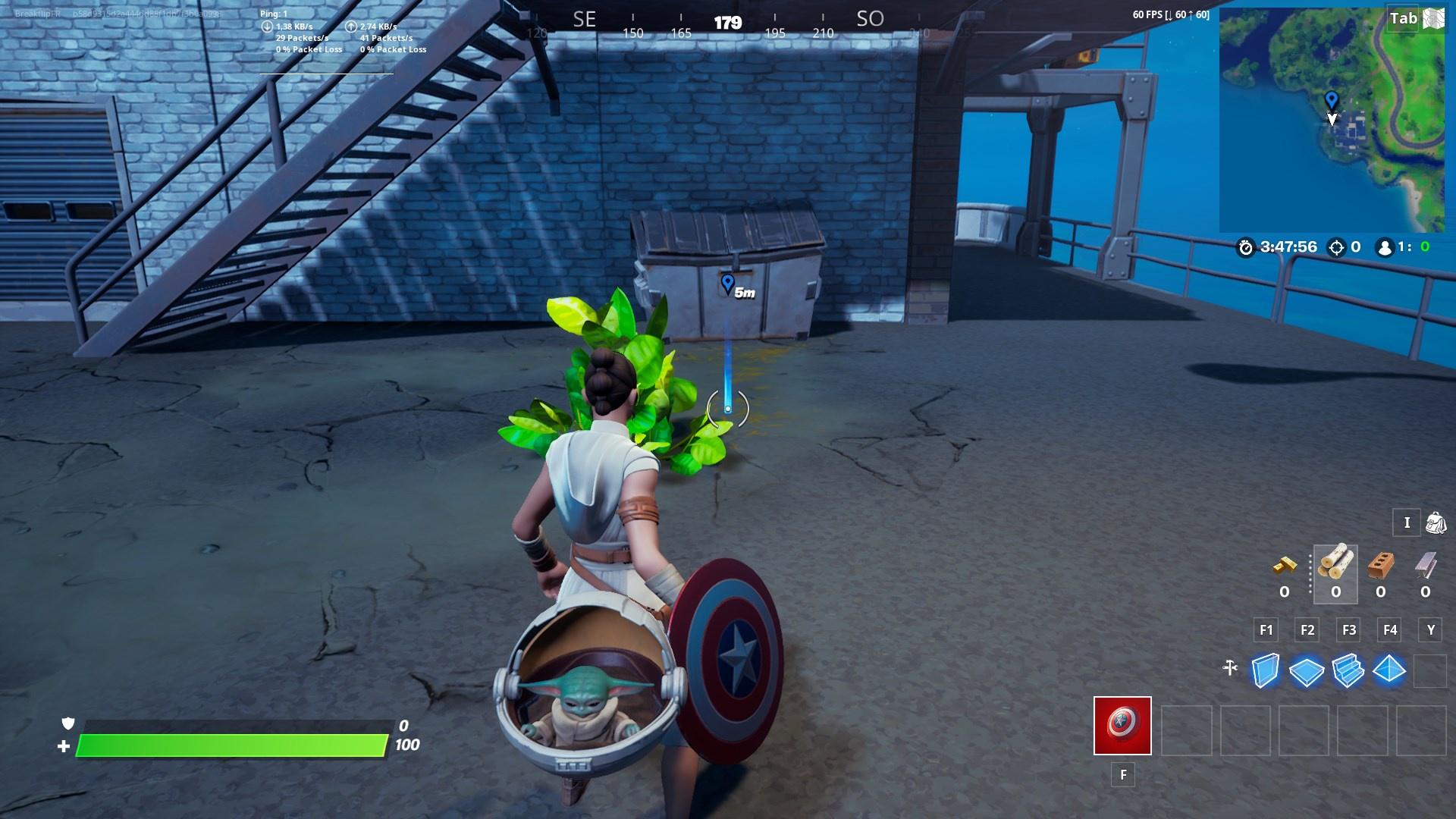Click the eliminations crosshair icon

click(1337, 246)
